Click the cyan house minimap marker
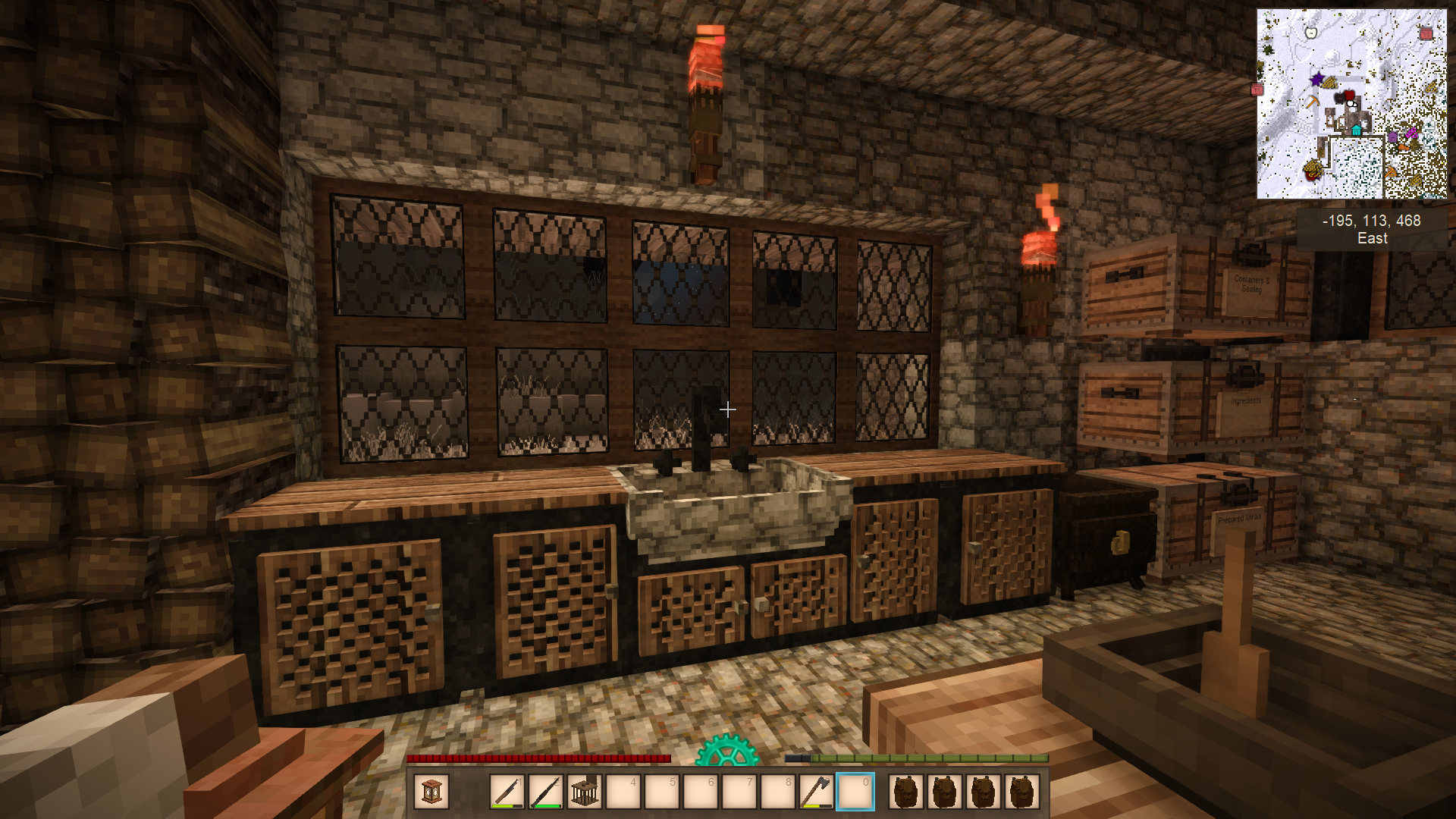The image size is (1456, 819). [x=1357, y=130]
